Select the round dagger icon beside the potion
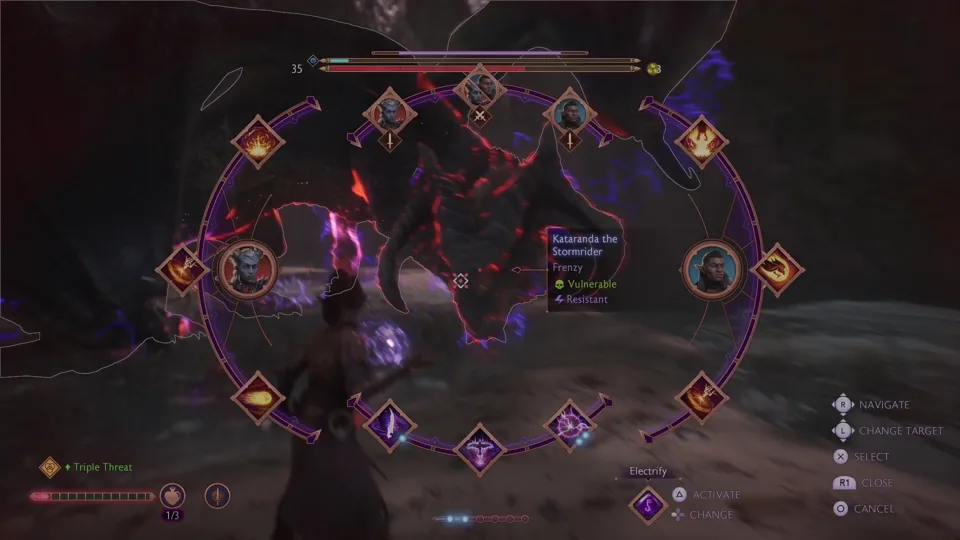Viewport: 960px width, 540px height. coord(217,495)
